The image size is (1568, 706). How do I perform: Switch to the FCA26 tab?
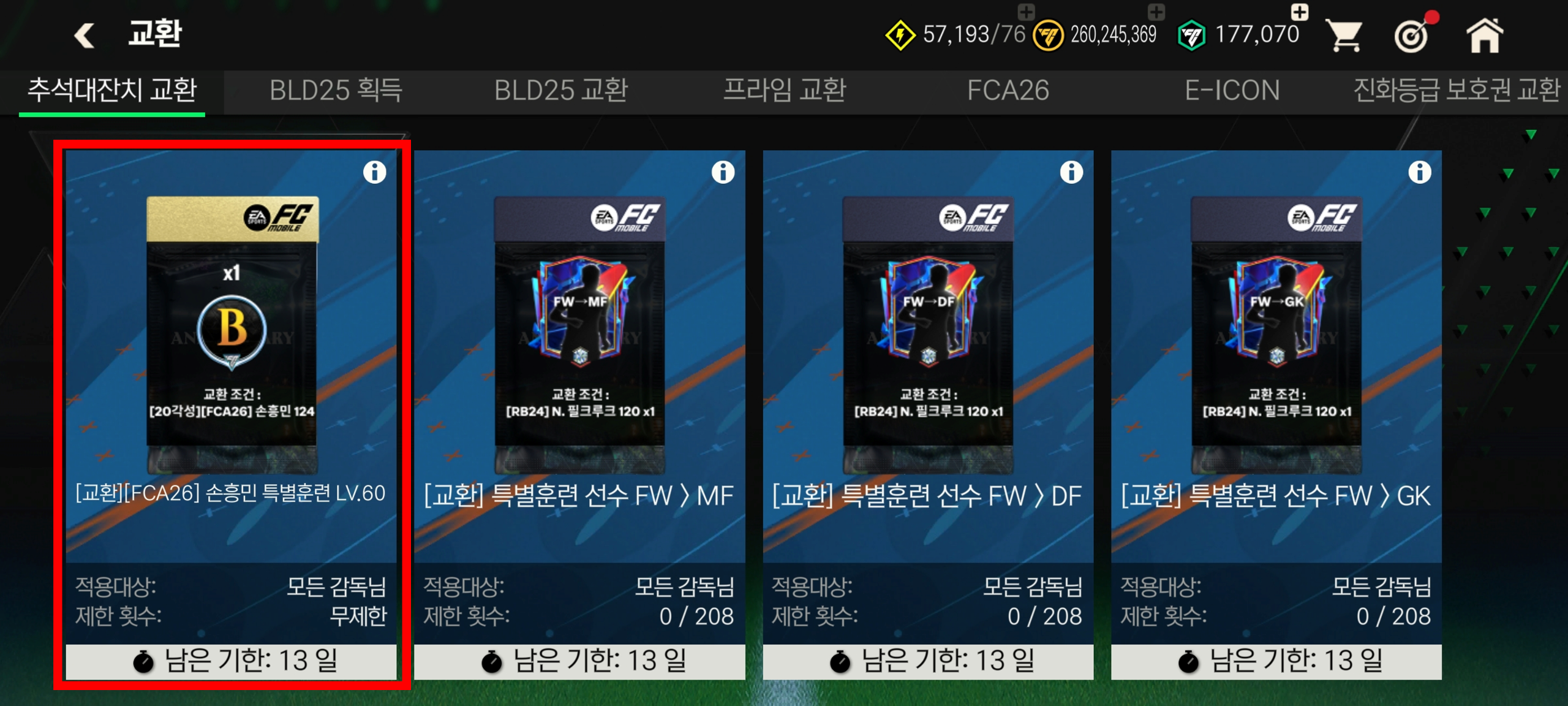pos(1008,91)
